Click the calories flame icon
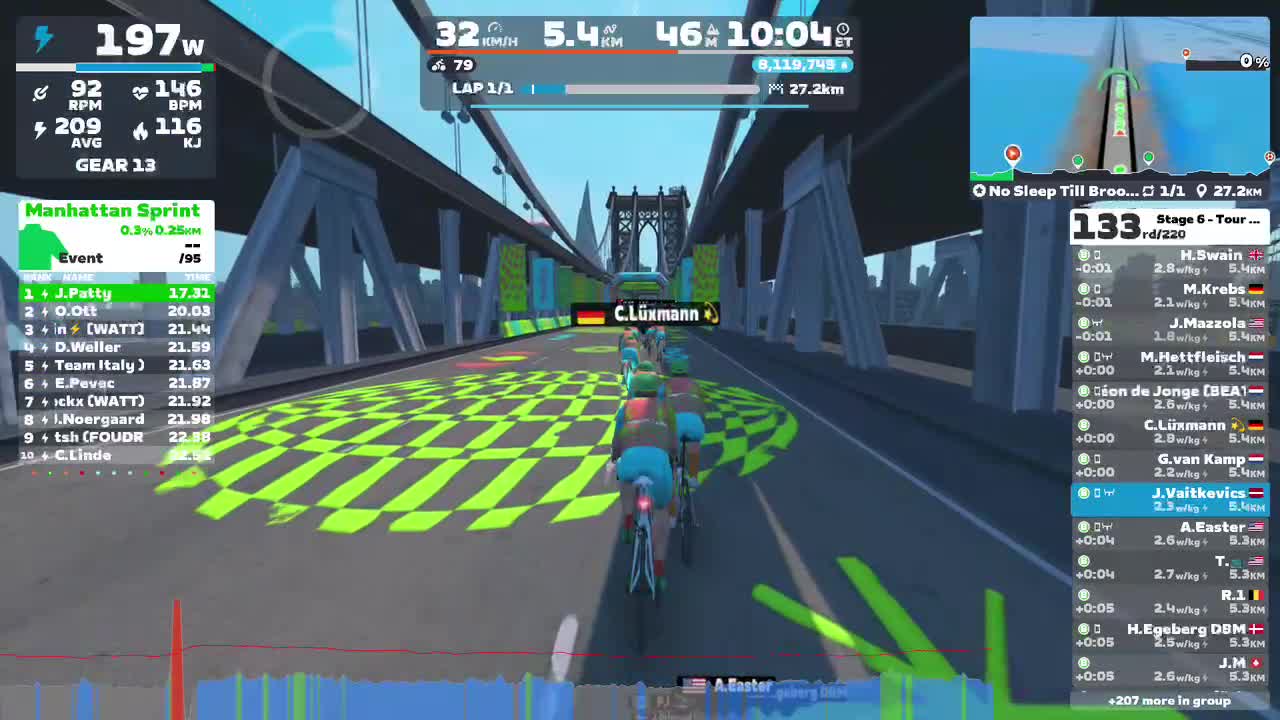The width and height of the screenshot is (1280, 720). 141,130
